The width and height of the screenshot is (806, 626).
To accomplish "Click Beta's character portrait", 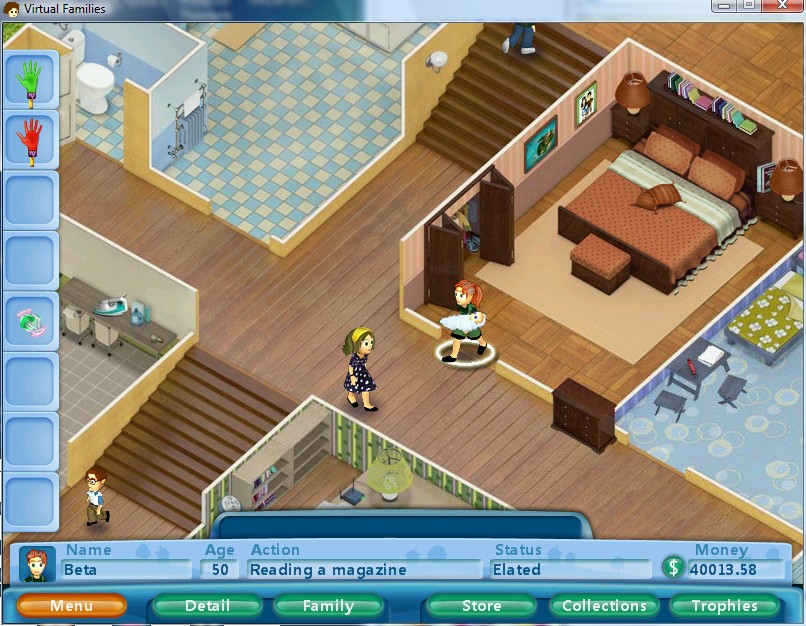I will [37, 565].
